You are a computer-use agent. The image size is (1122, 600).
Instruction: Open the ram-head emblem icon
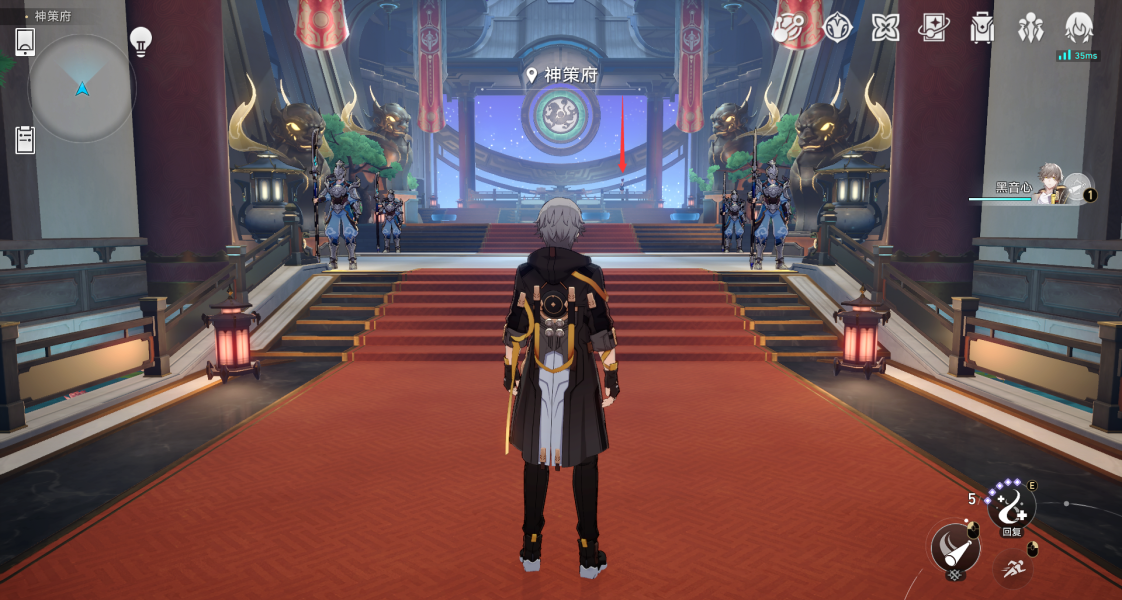click(836, 28)
